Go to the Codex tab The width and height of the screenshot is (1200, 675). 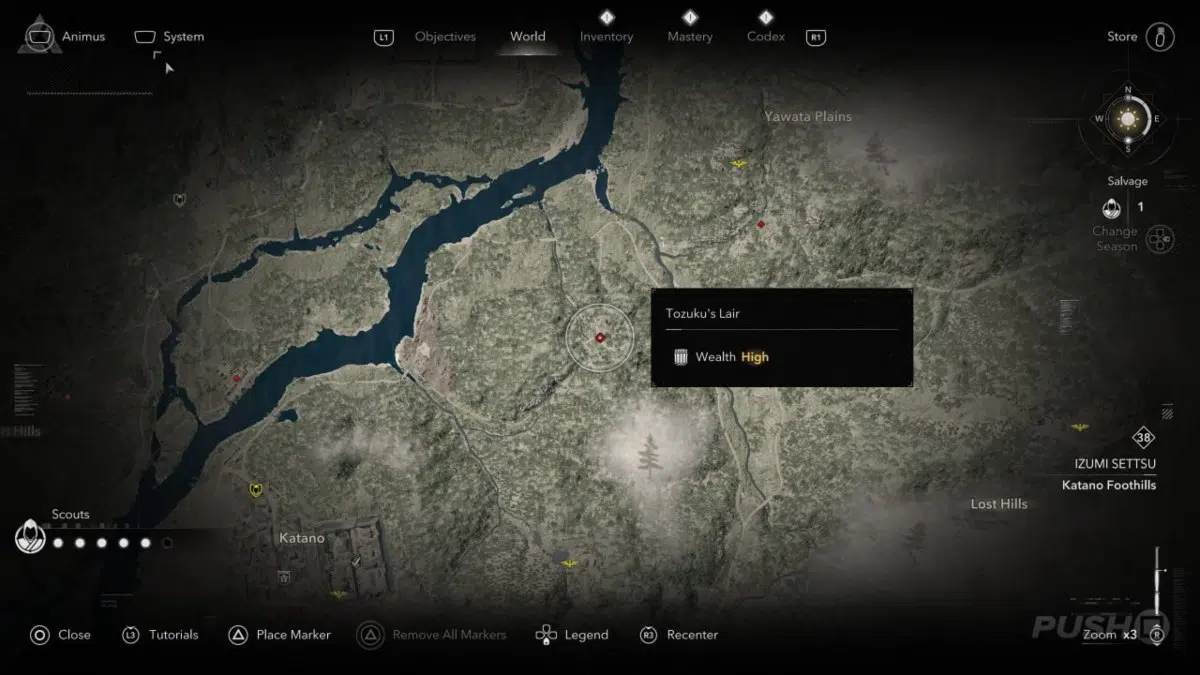766,37
